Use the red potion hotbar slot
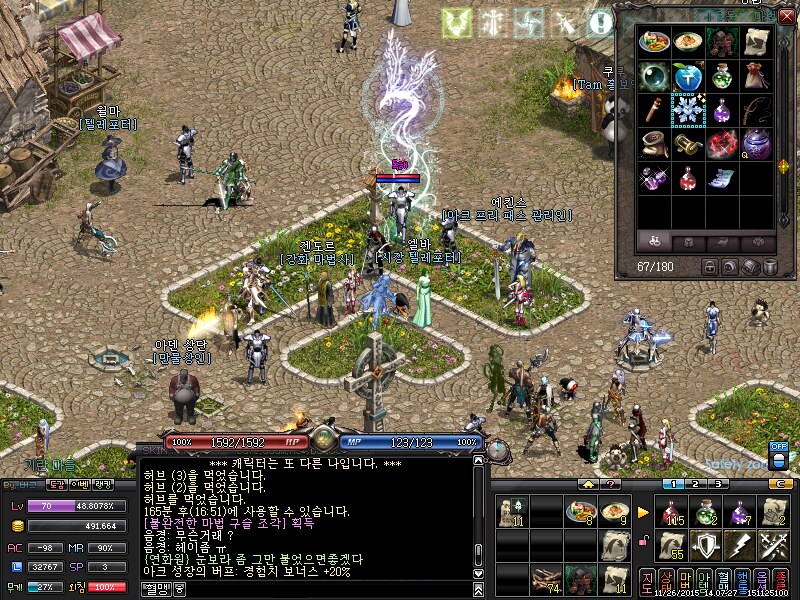Viewport: 800px width, 600px height. pyautogui.click(x=671, y=513)
